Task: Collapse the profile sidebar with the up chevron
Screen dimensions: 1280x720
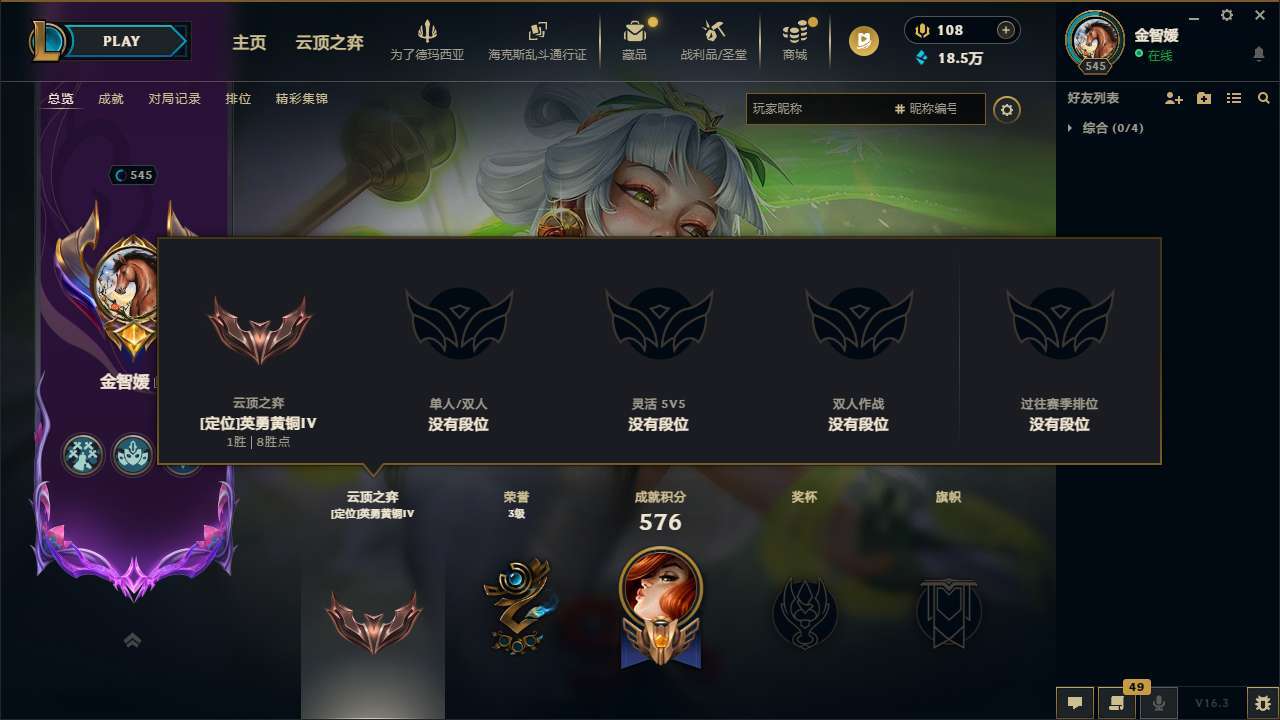Action: click(x=133, y=640)
